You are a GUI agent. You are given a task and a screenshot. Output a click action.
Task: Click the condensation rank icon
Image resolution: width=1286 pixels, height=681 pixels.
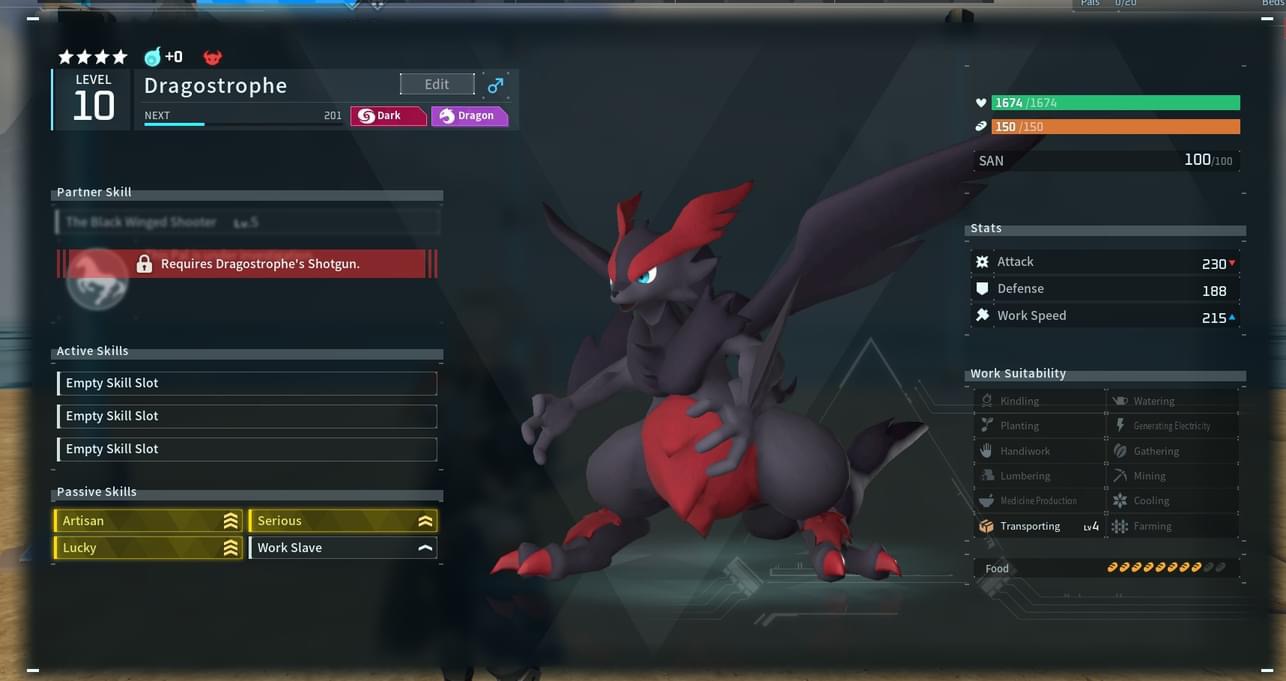point(153,57)
